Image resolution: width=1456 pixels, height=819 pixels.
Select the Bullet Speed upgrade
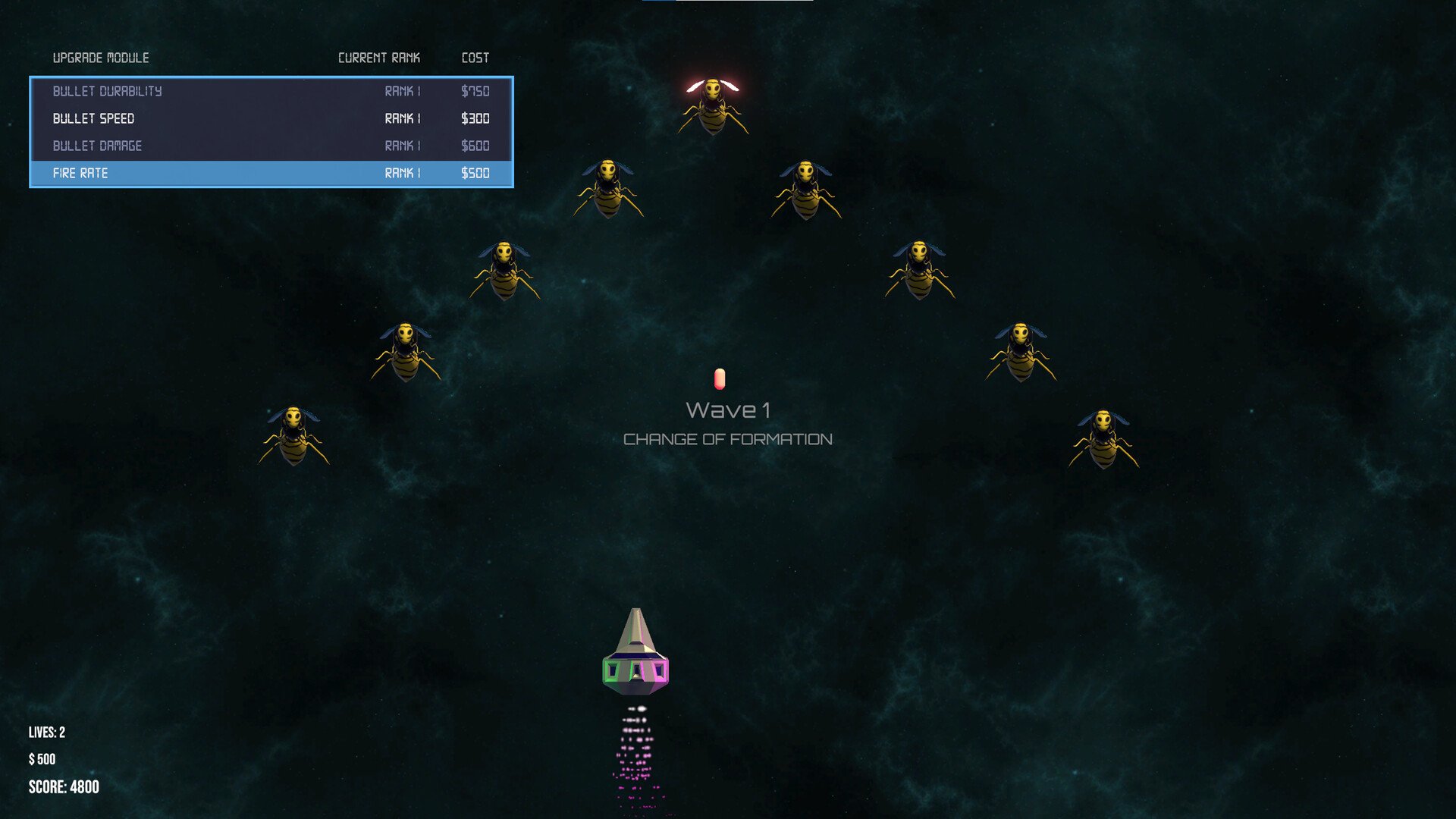click(x=93, y=118)
